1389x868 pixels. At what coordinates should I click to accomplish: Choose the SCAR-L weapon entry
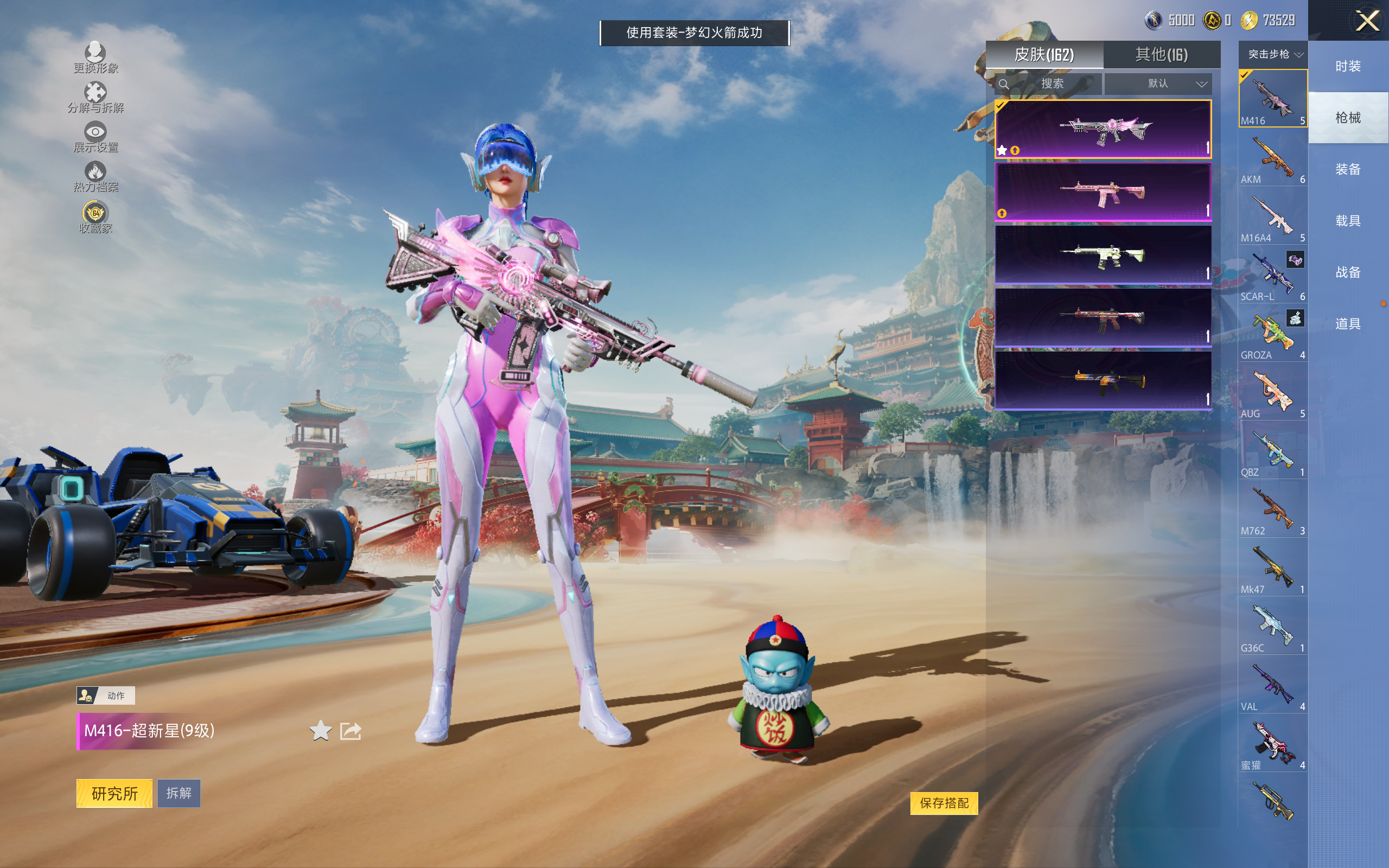(x=1272, y=277)
